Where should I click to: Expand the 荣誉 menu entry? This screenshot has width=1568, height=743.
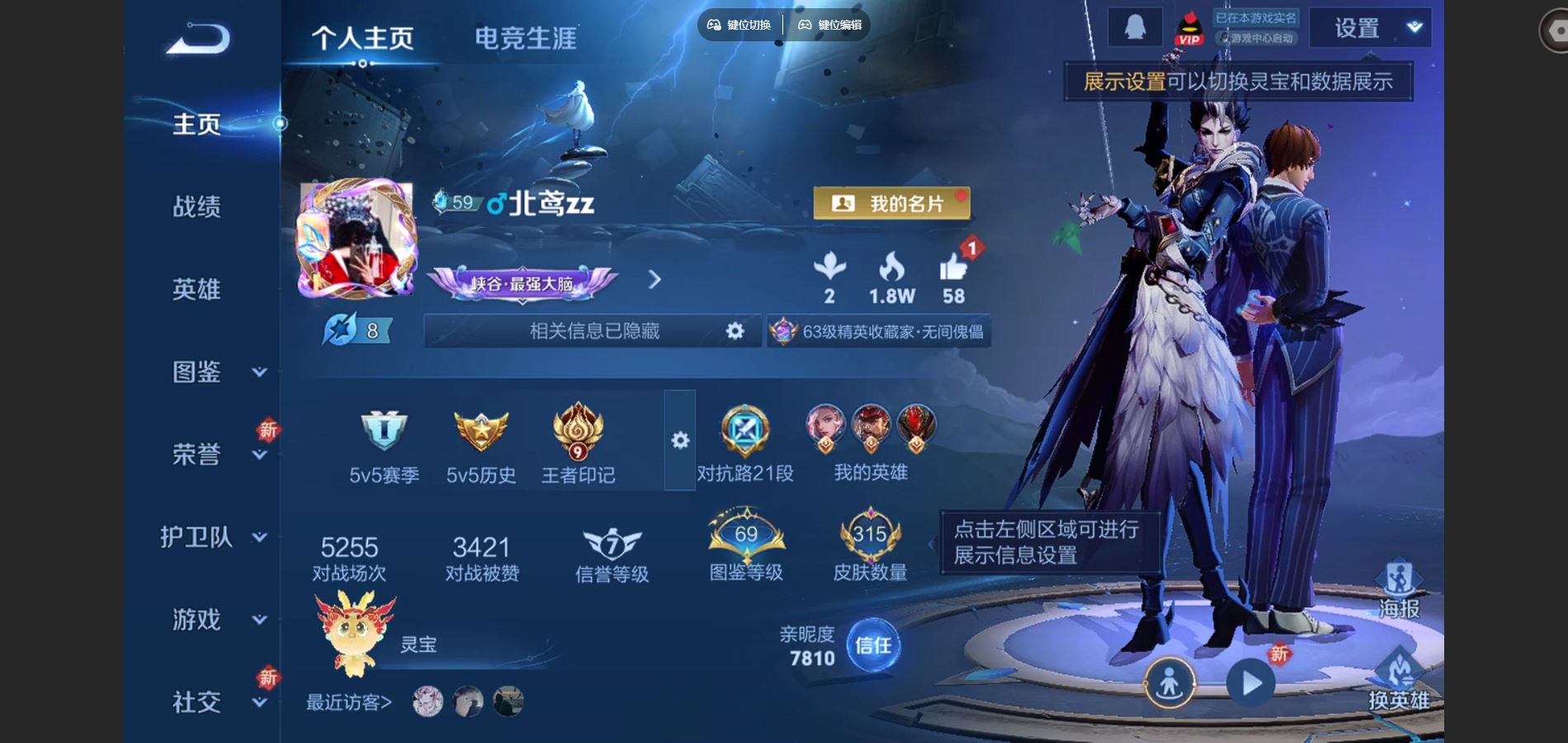coord(216,454)
